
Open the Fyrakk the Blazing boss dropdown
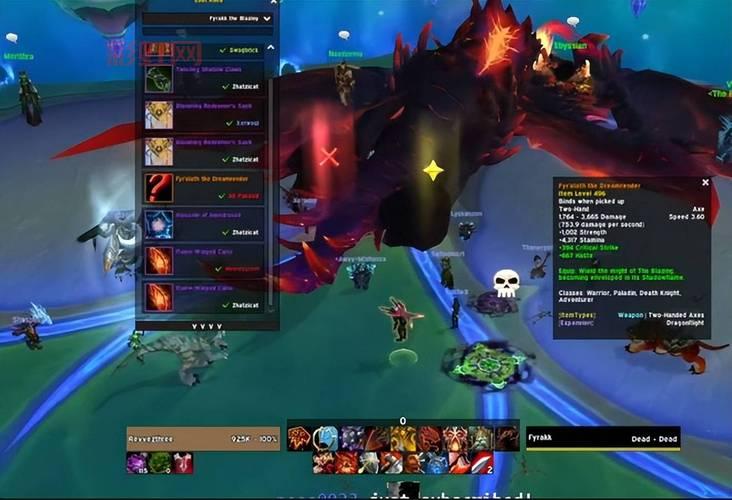click(204, 18)
